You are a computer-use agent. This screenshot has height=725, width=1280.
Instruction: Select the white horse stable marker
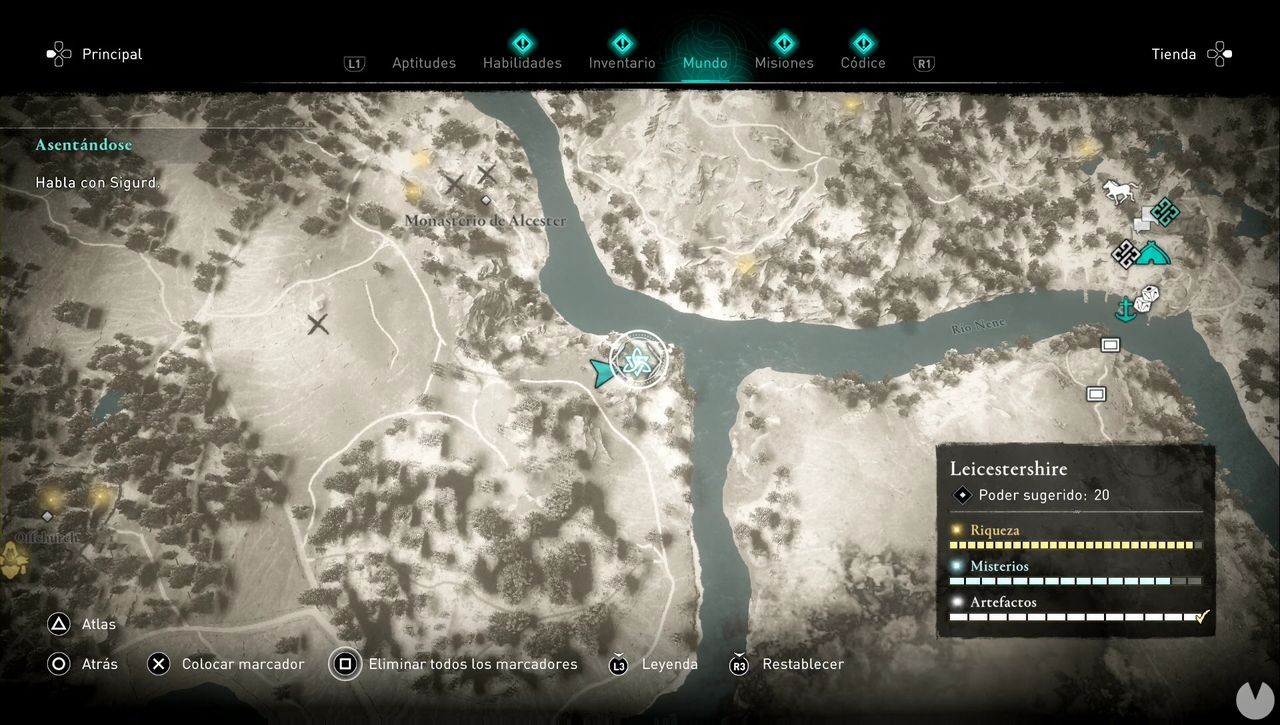coord(1120,191)
